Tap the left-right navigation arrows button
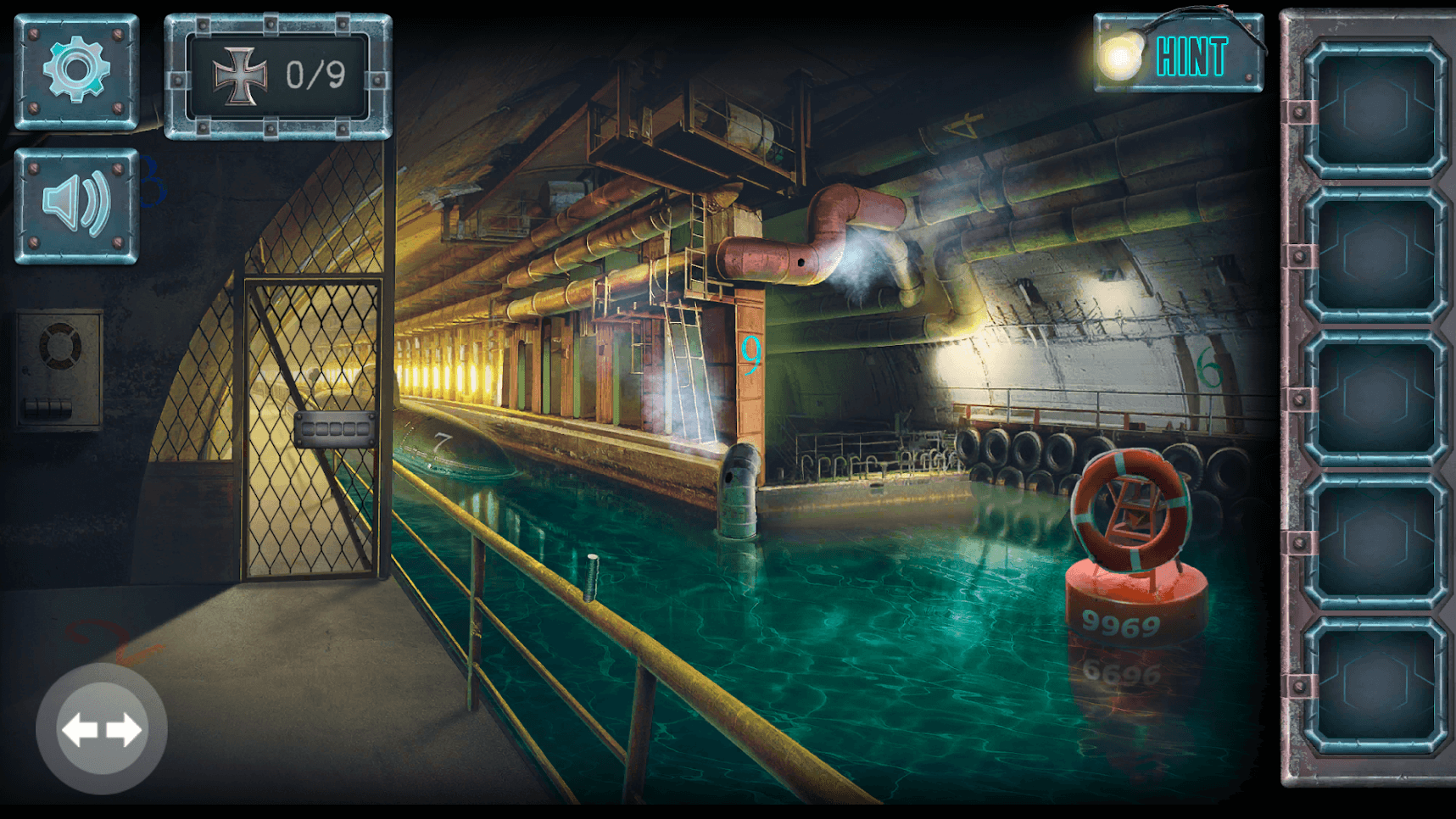 (102, 729)
